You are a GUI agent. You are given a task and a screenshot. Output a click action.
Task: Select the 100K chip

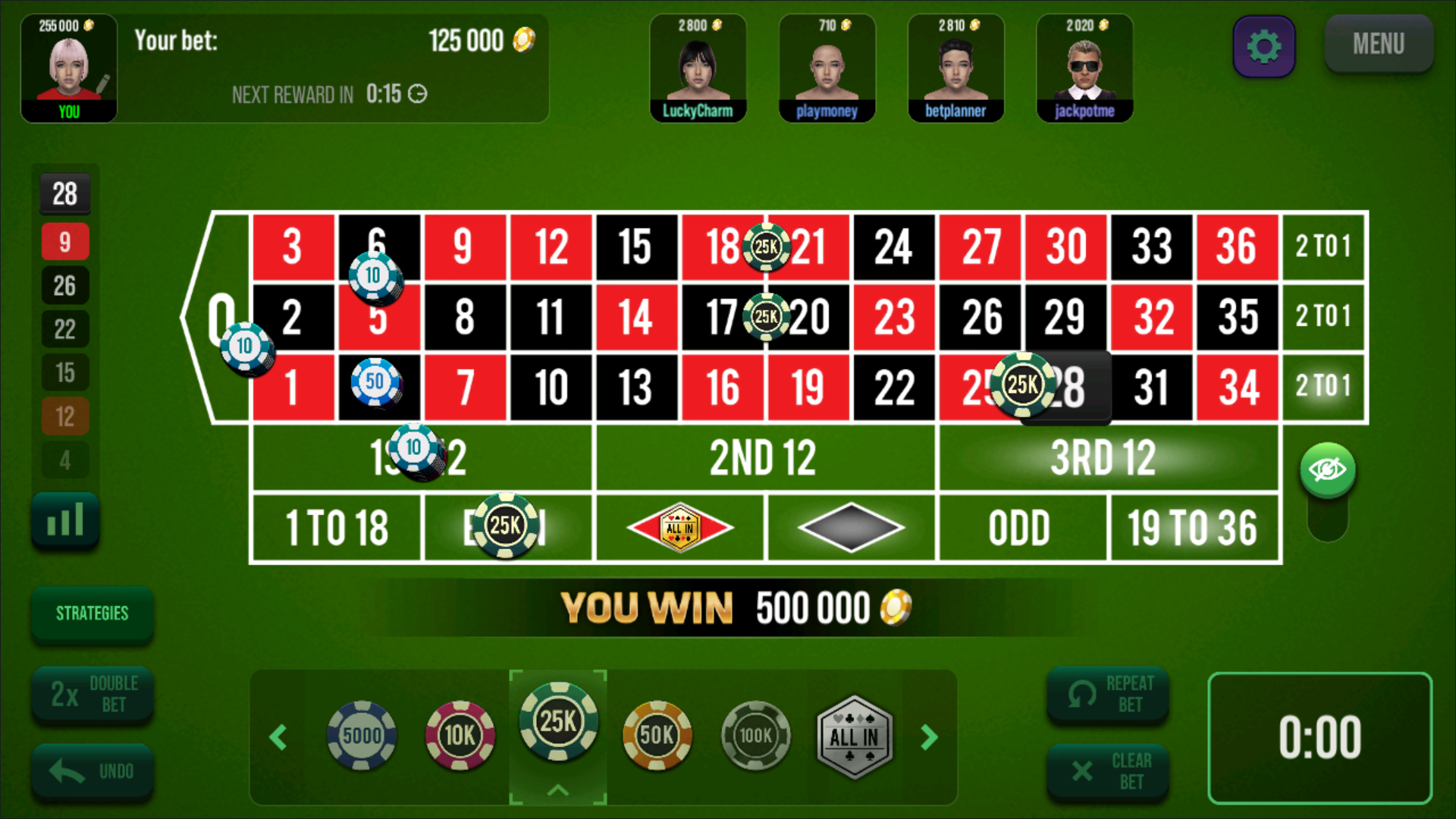[x=755, y=736]
